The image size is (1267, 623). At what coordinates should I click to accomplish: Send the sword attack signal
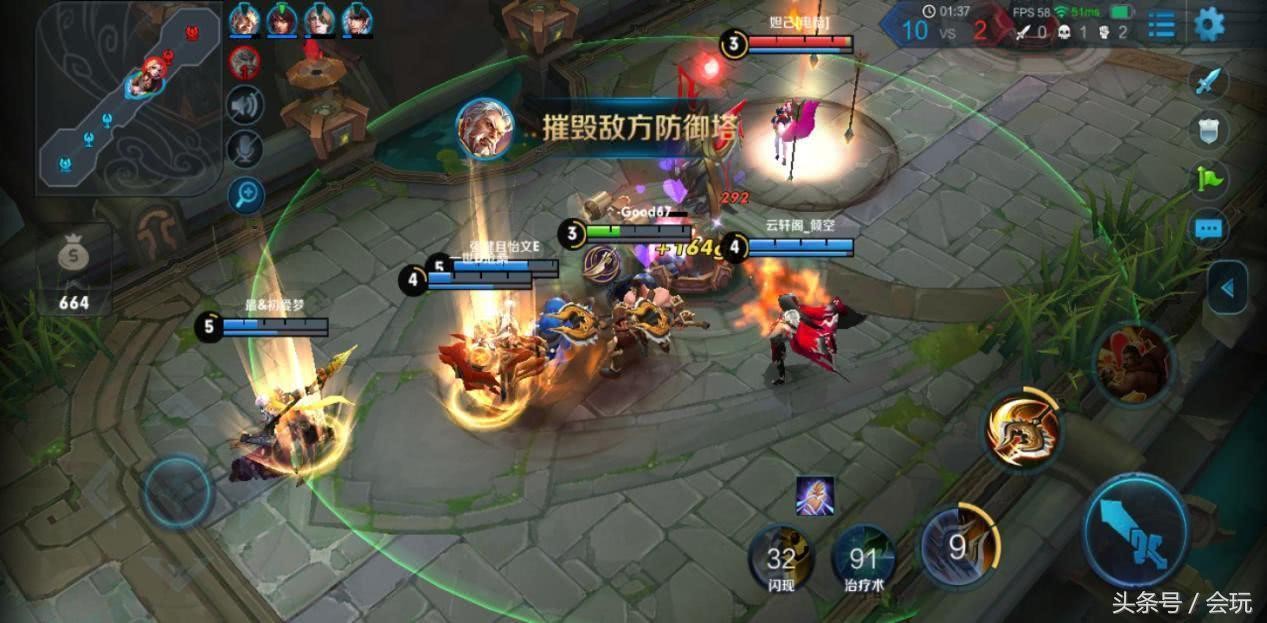1209,81
